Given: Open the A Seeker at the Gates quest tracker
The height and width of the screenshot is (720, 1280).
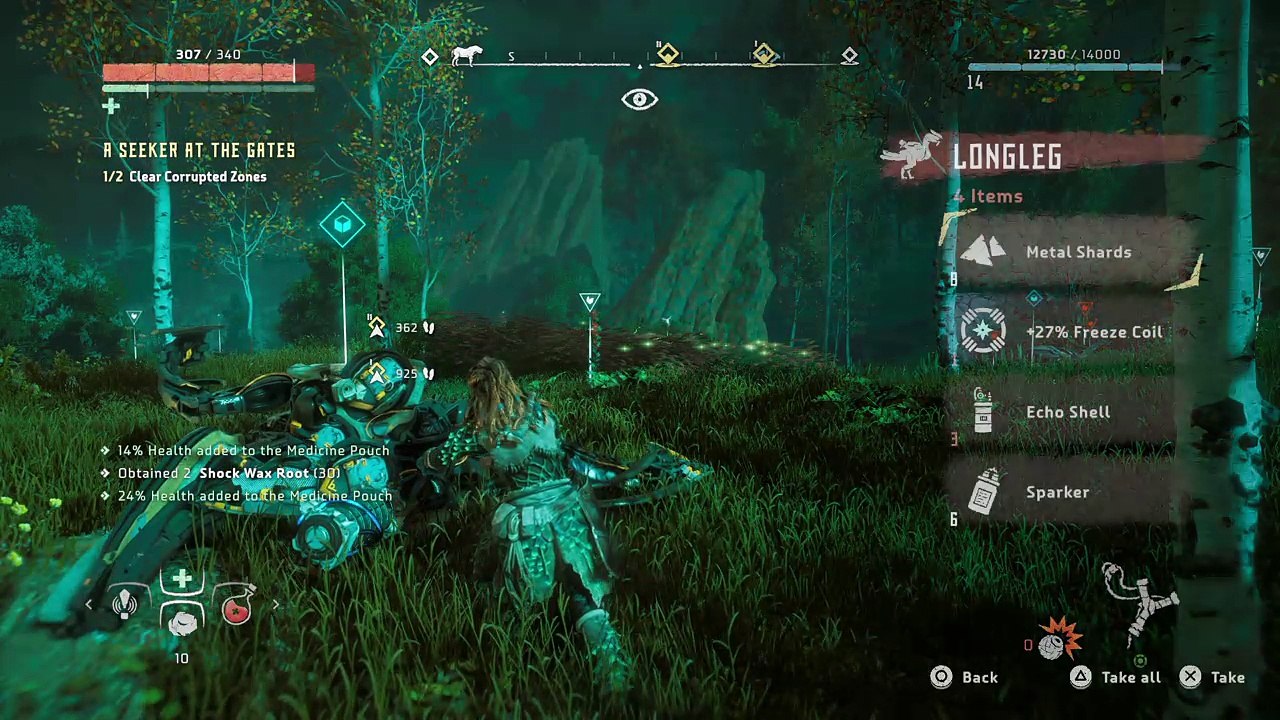Looking at the screenshot, I should (x=199, y=151).
